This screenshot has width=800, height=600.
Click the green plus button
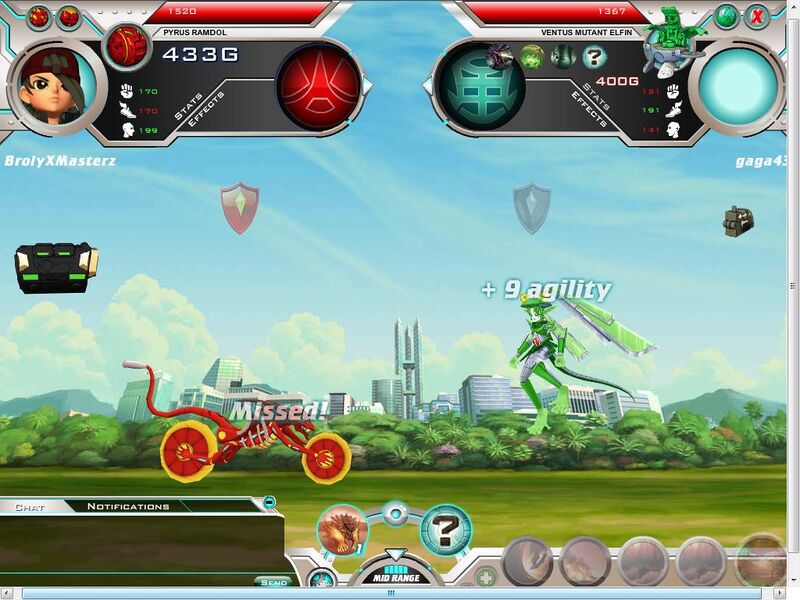[485, 578]
